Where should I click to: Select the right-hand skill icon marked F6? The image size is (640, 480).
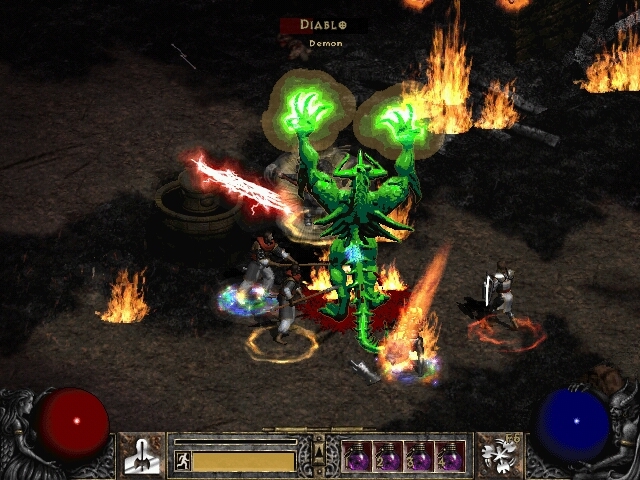499,454
